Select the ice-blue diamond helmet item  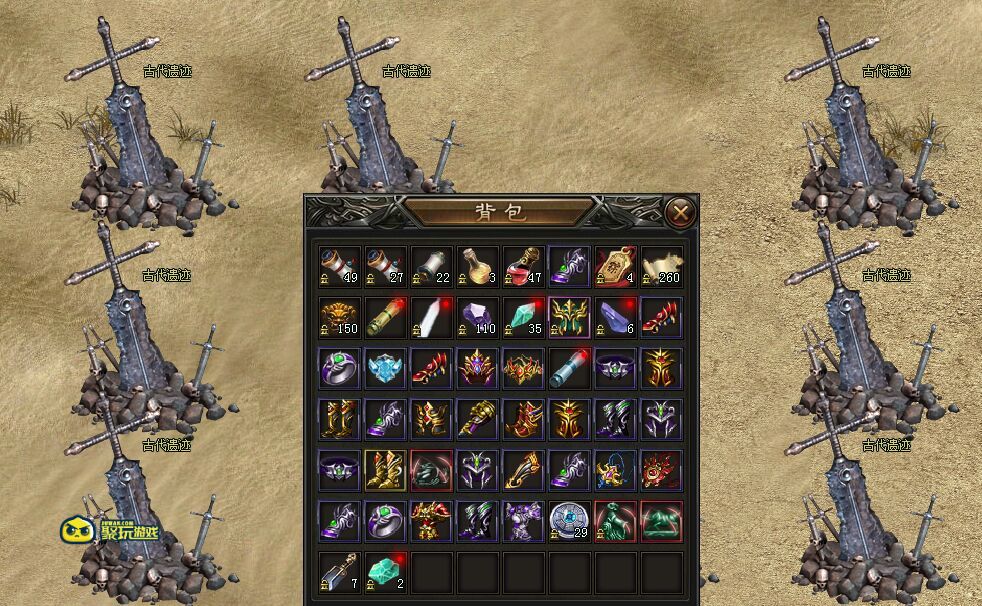pyautogui.click(x=386, y=368)
